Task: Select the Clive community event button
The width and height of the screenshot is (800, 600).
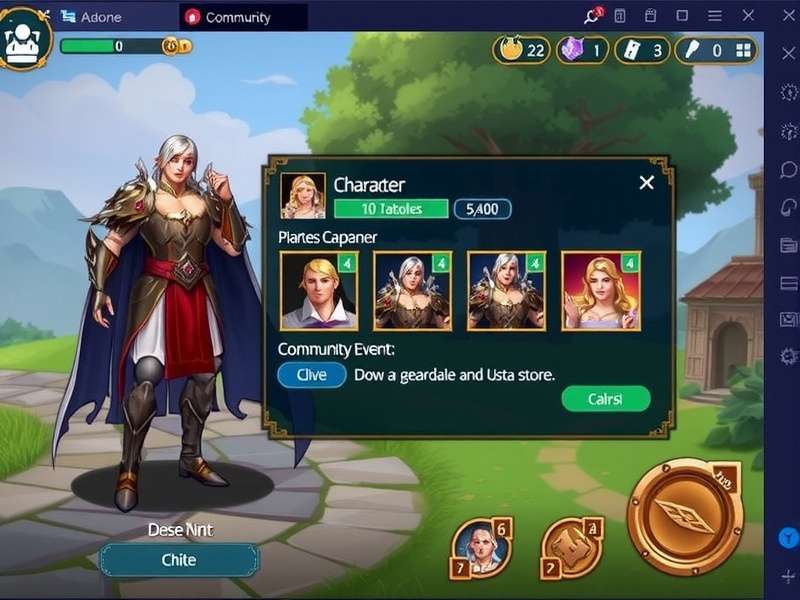Action: click(312, 374)
